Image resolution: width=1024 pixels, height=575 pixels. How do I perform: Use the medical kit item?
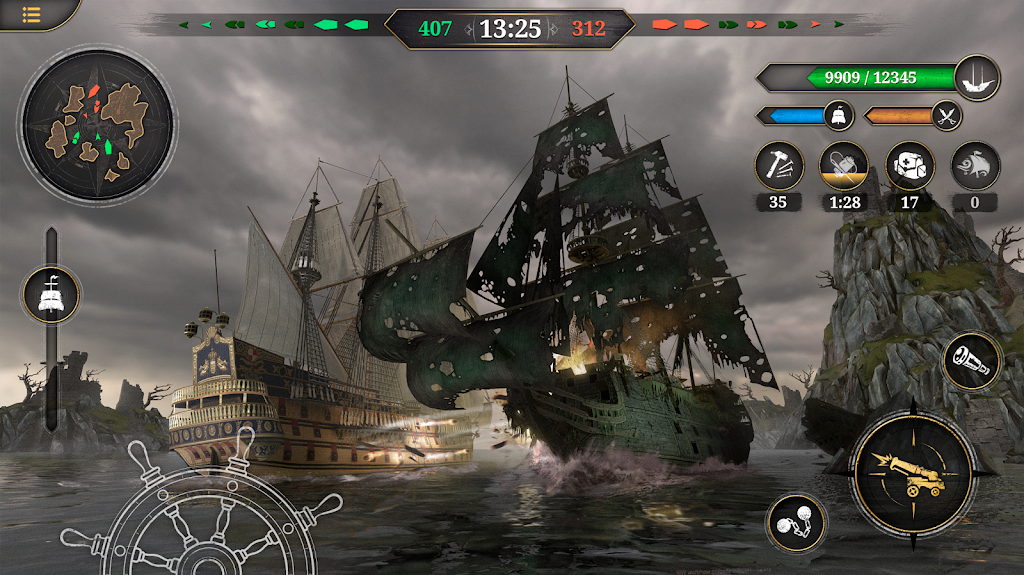point(910,165)
